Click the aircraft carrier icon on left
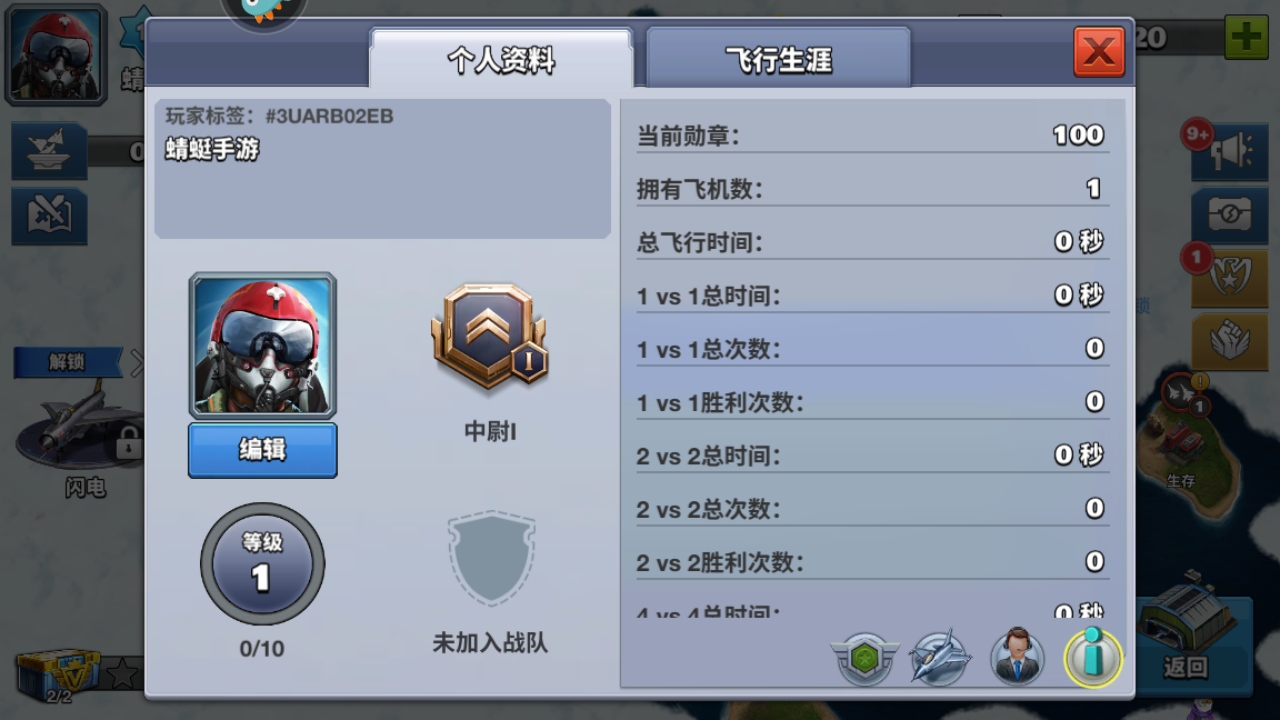1280x720 pixels. [48, 152]
